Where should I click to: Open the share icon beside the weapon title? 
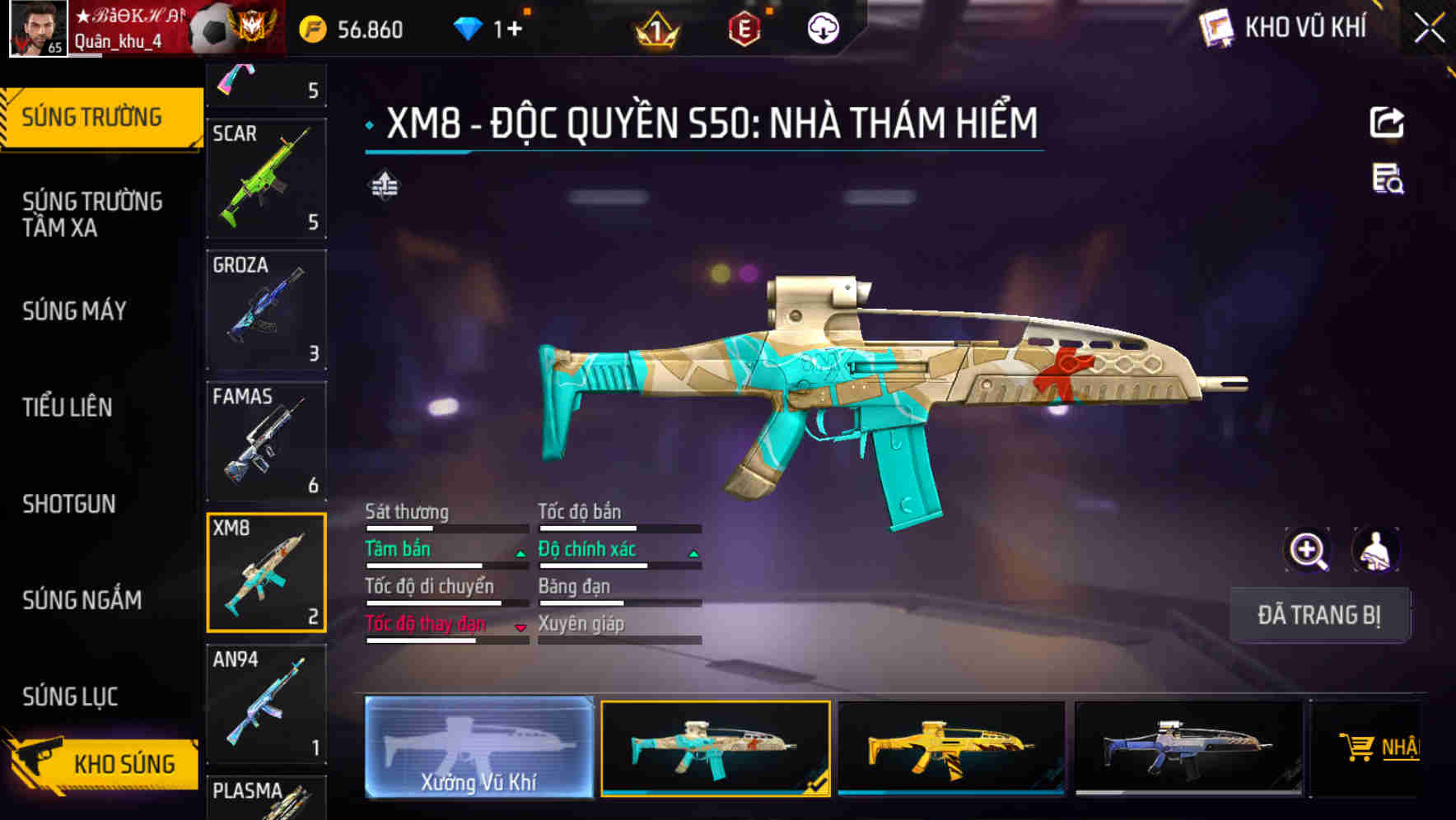pos(1388,122)
